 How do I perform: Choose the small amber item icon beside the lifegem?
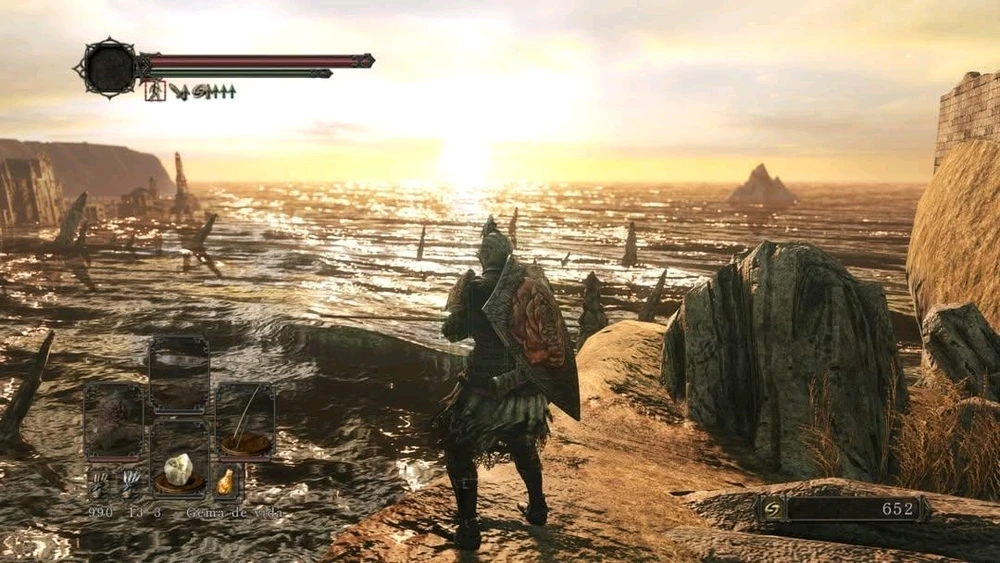(226, 481)
